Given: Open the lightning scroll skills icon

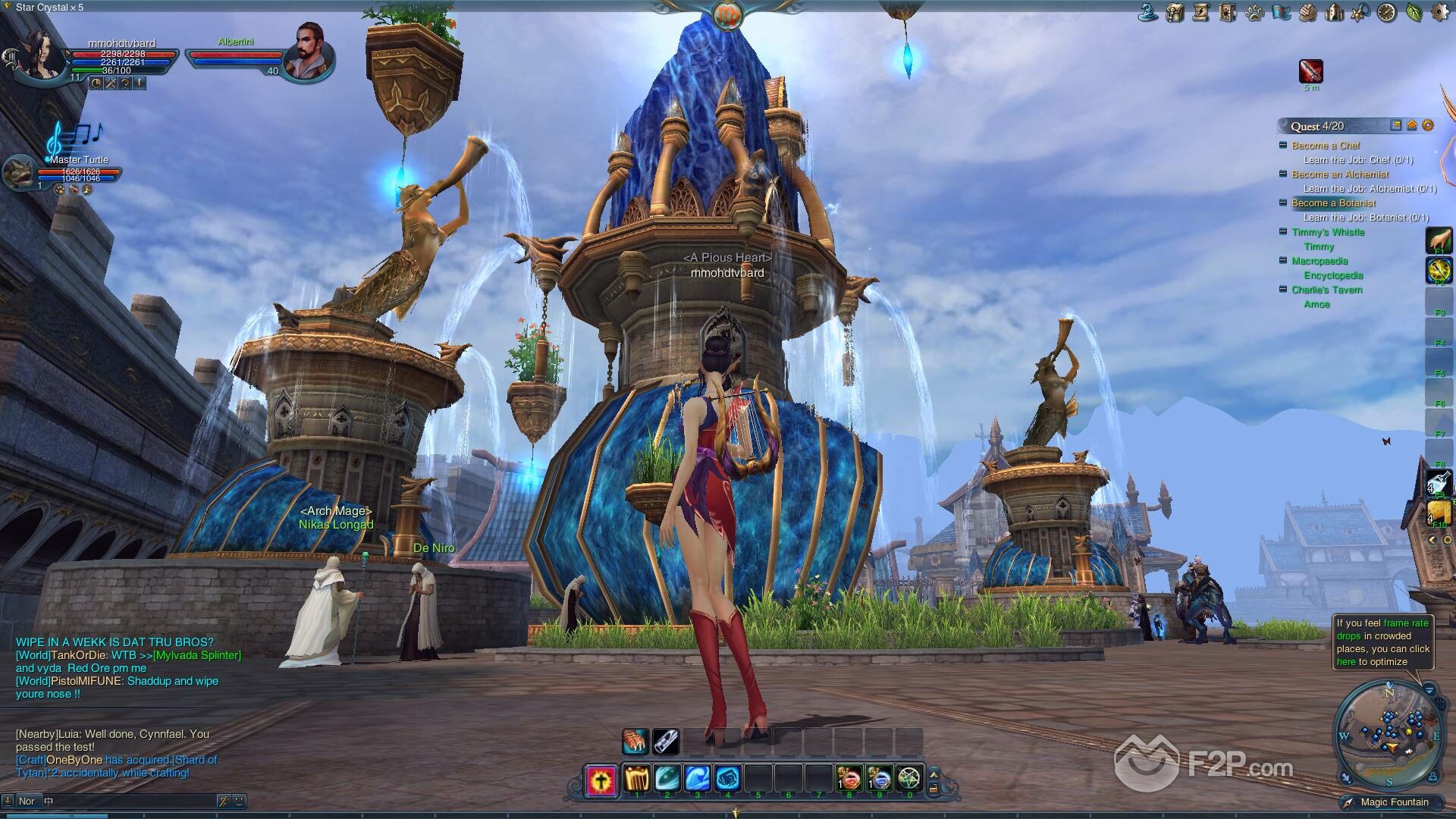Looking at the screenshot, I should 1201,12.
